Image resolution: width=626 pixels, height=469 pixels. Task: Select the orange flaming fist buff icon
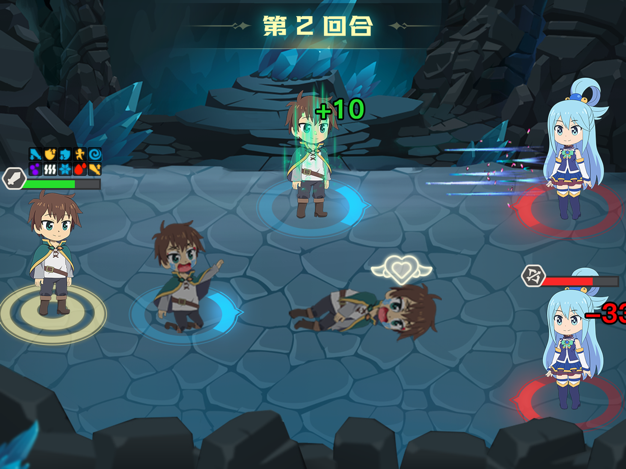50,155
